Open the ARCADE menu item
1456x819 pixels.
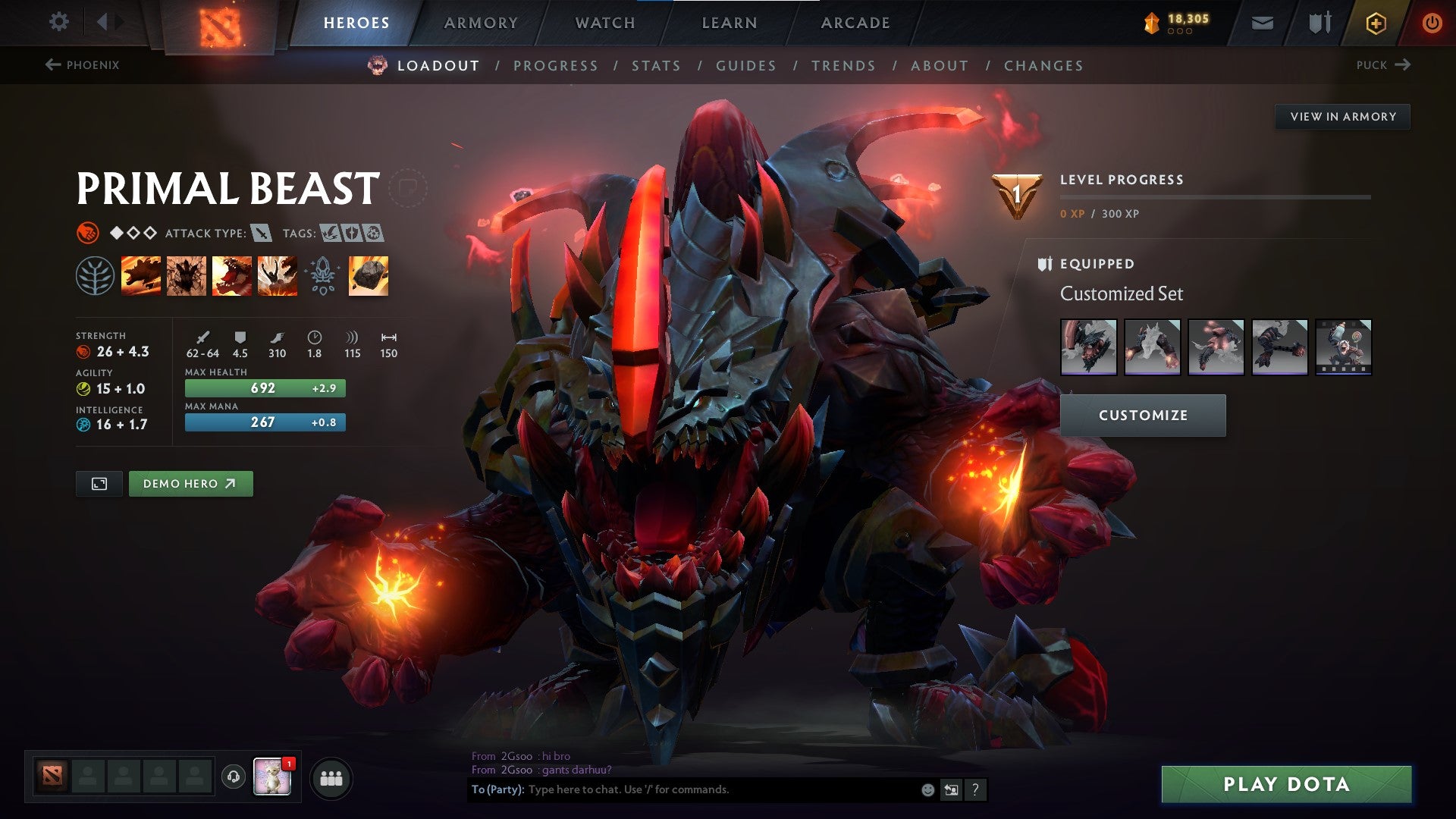(855, 22)
